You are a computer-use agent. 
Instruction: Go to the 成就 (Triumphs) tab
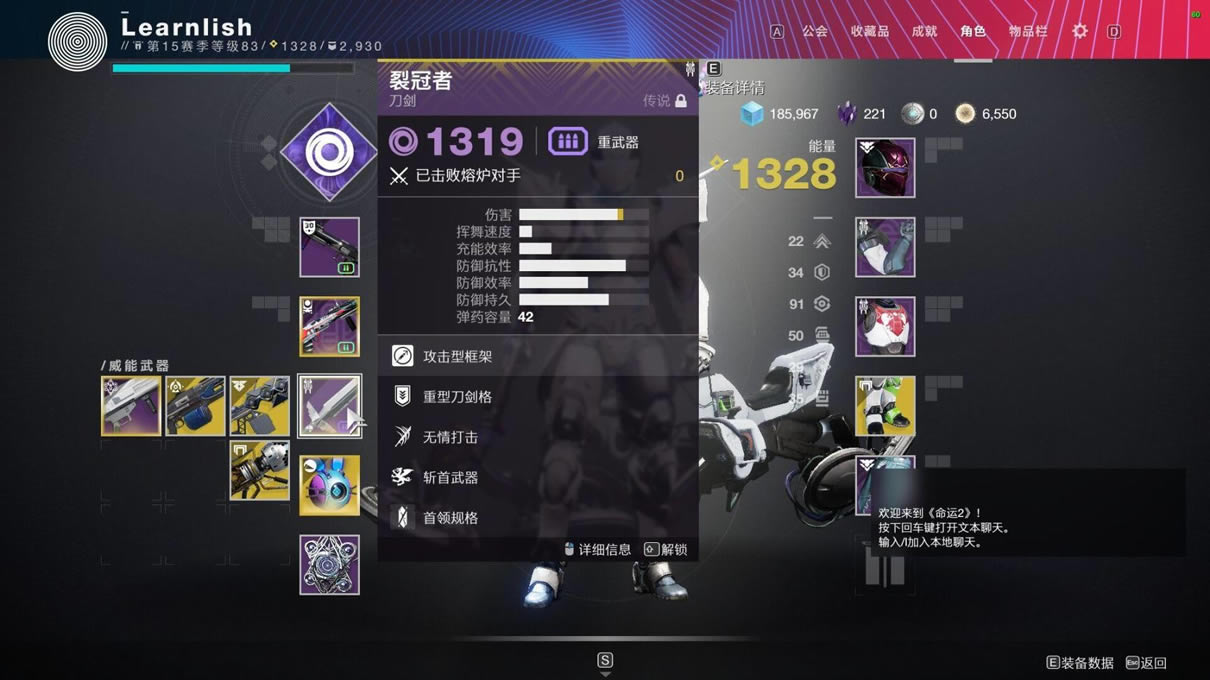point(924,31)
